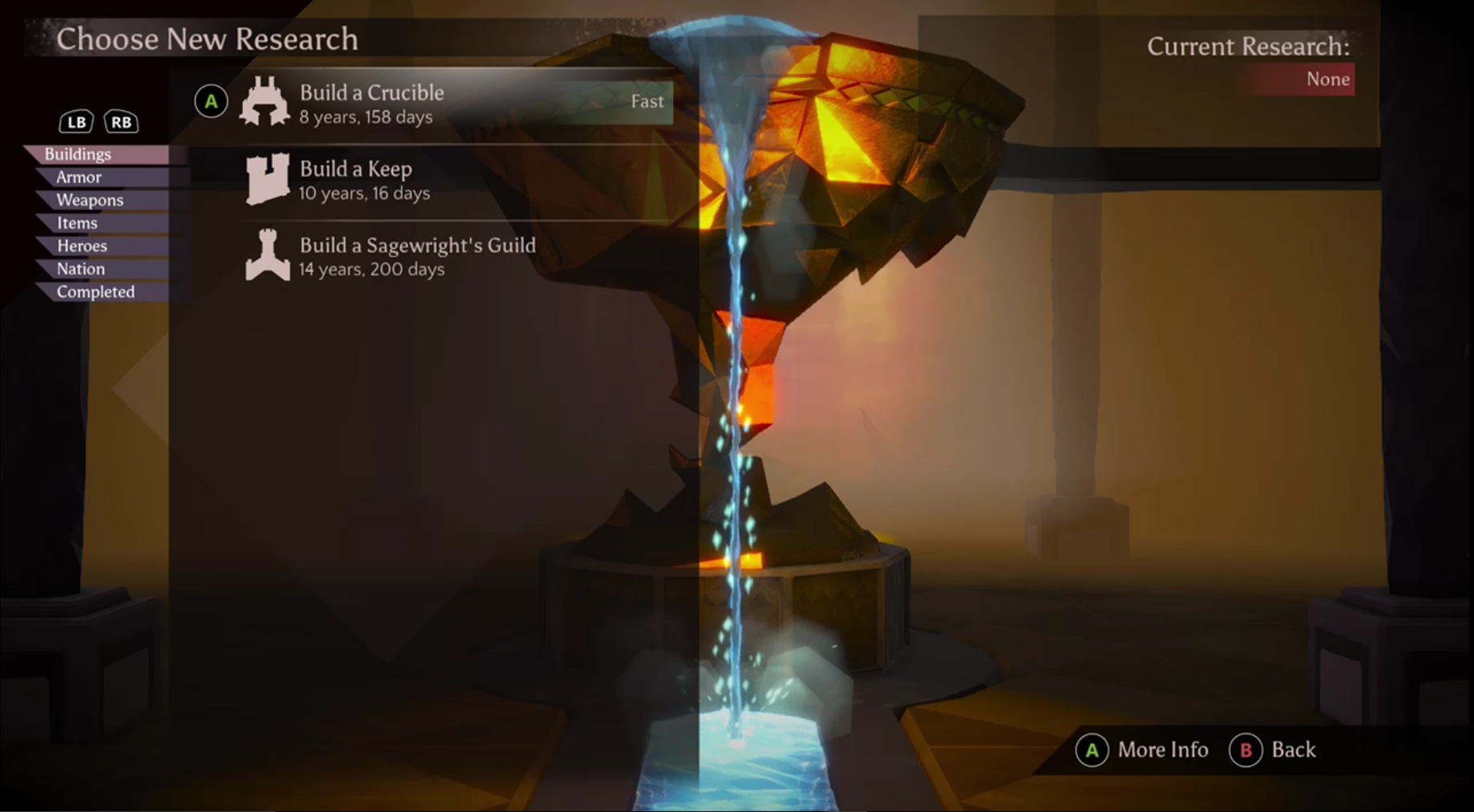Screen dimensions: 1474x812
Task: Choose Build a Keep research
Action: coord(356,179)
